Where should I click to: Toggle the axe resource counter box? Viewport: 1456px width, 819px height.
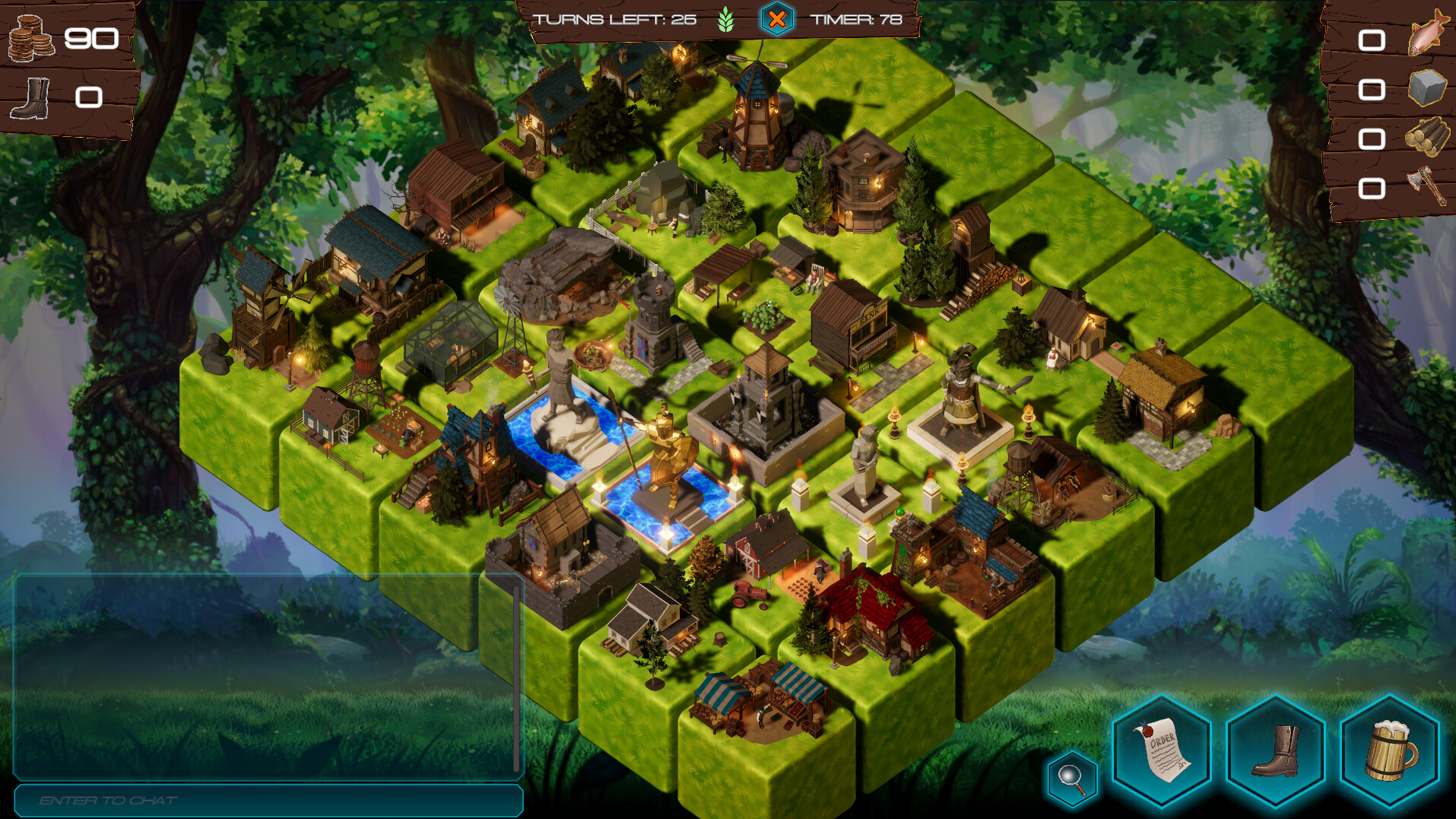[1373, 185]
